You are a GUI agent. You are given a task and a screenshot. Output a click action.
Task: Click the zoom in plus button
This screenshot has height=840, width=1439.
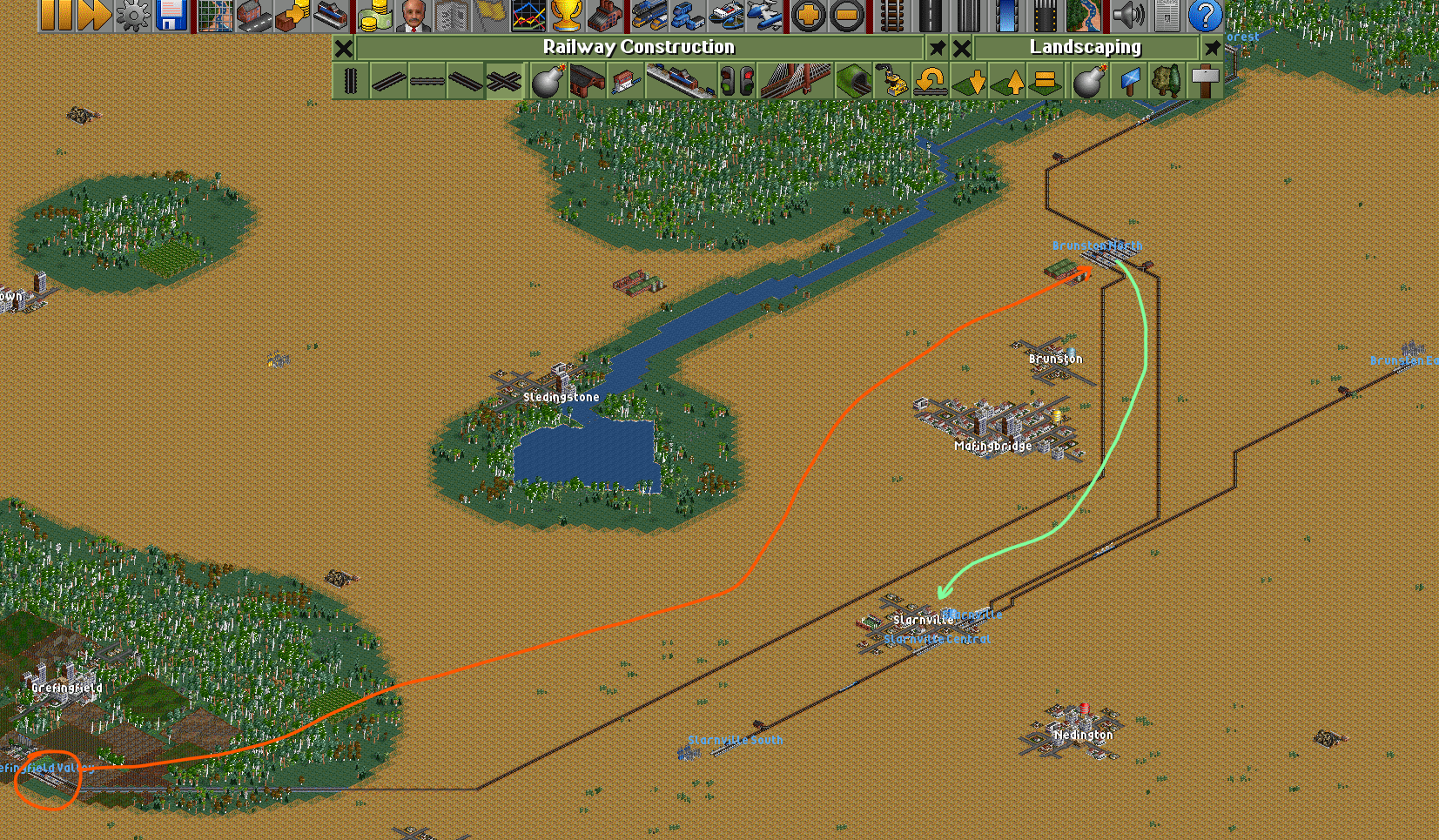809,15
